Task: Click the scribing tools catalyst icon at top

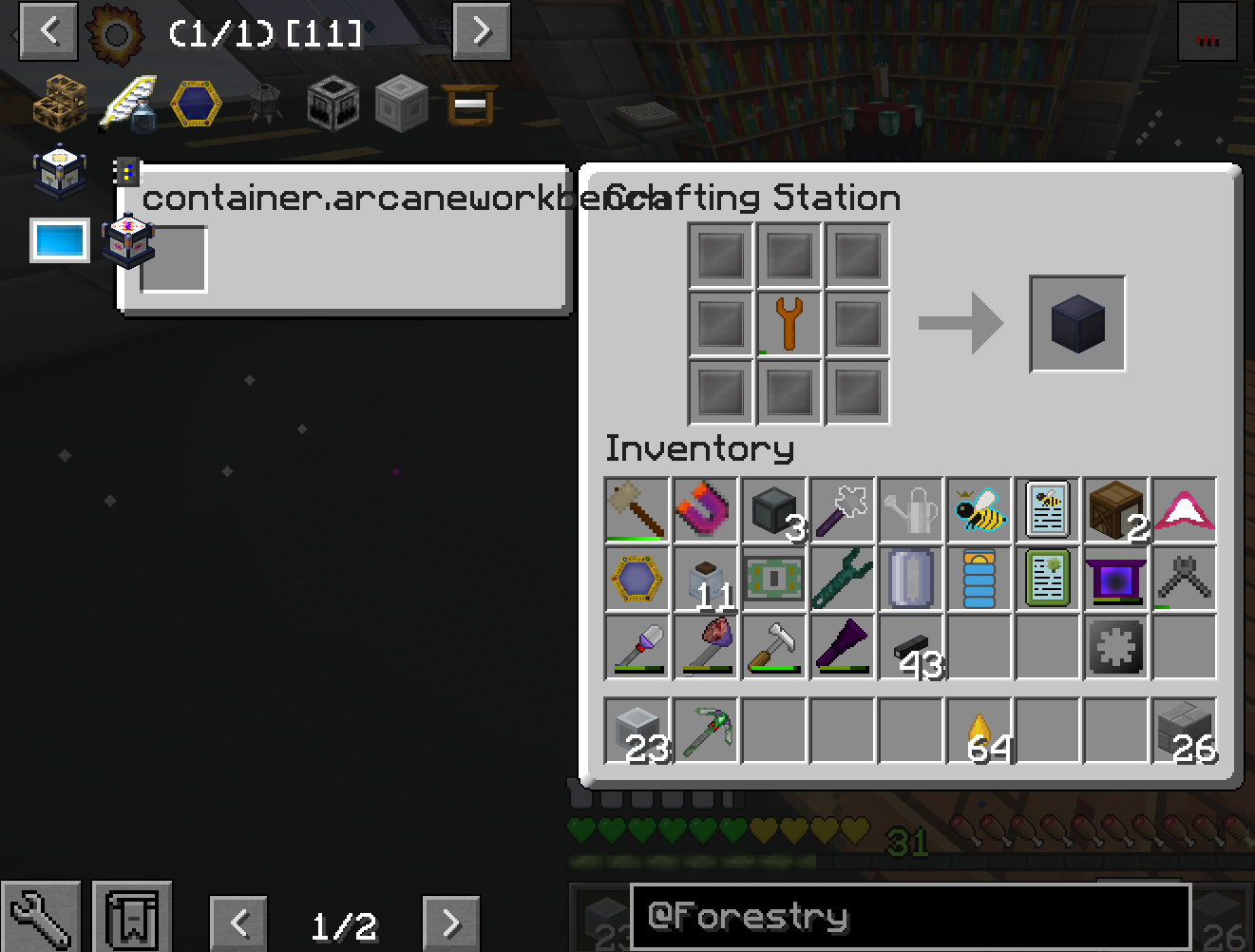Action: tap(128, 105)
